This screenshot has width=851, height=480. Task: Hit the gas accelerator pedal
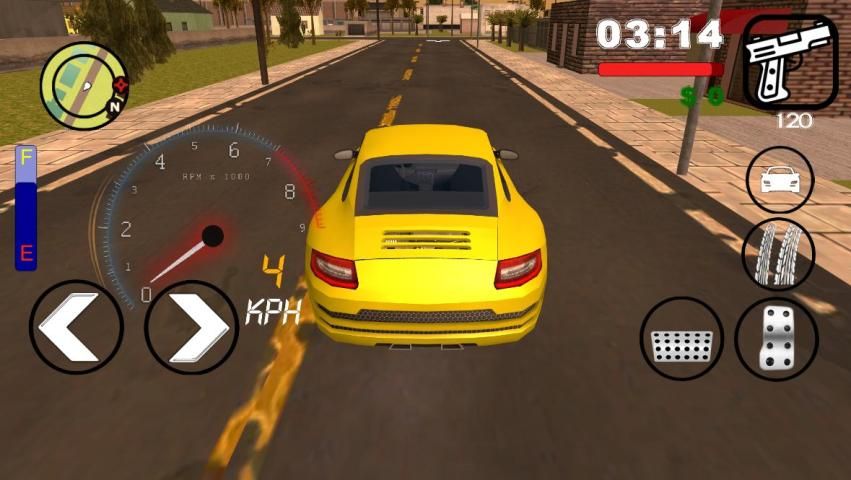pos(776,339)
